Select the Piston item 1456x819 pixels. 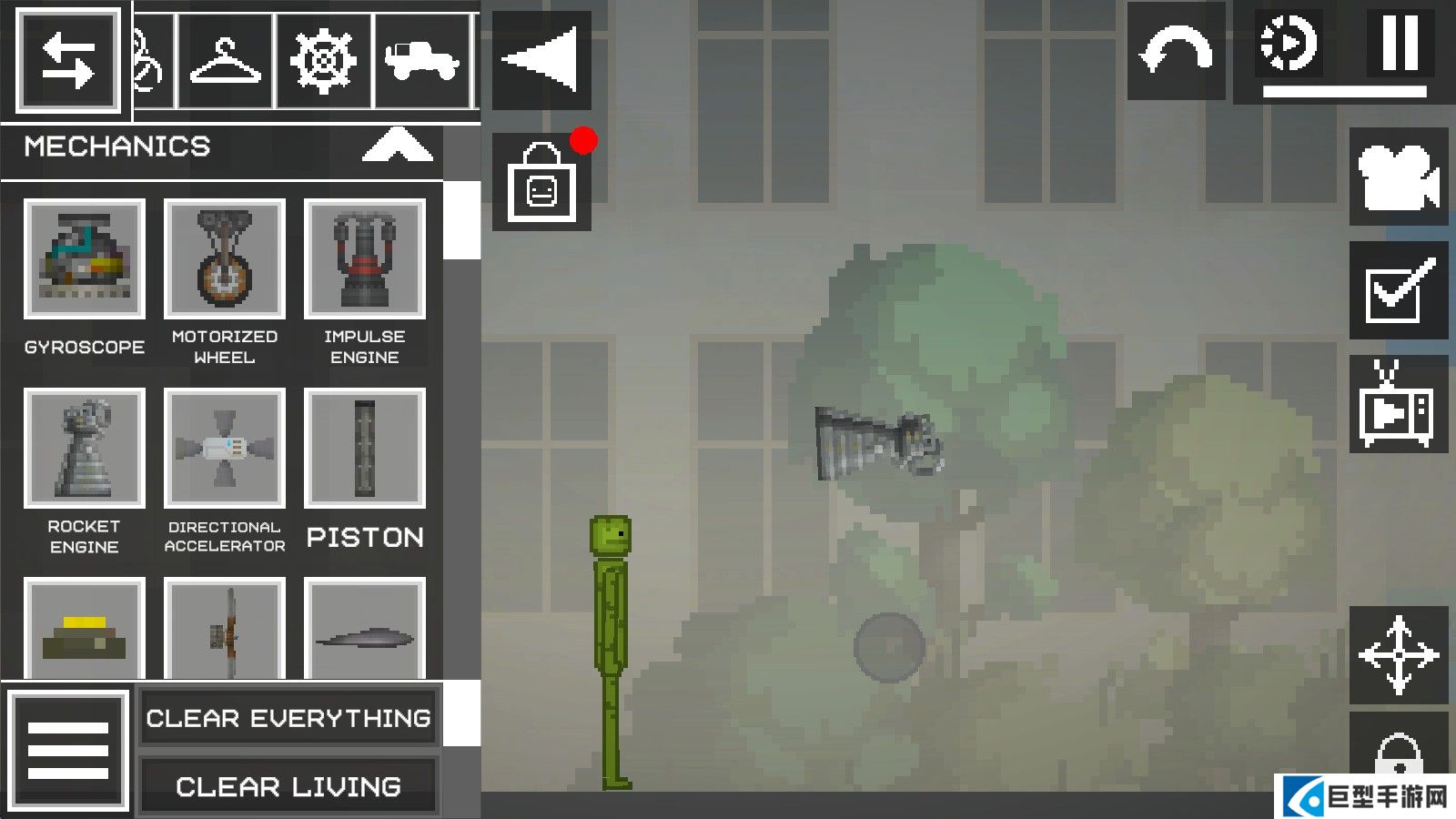point(365,449)
